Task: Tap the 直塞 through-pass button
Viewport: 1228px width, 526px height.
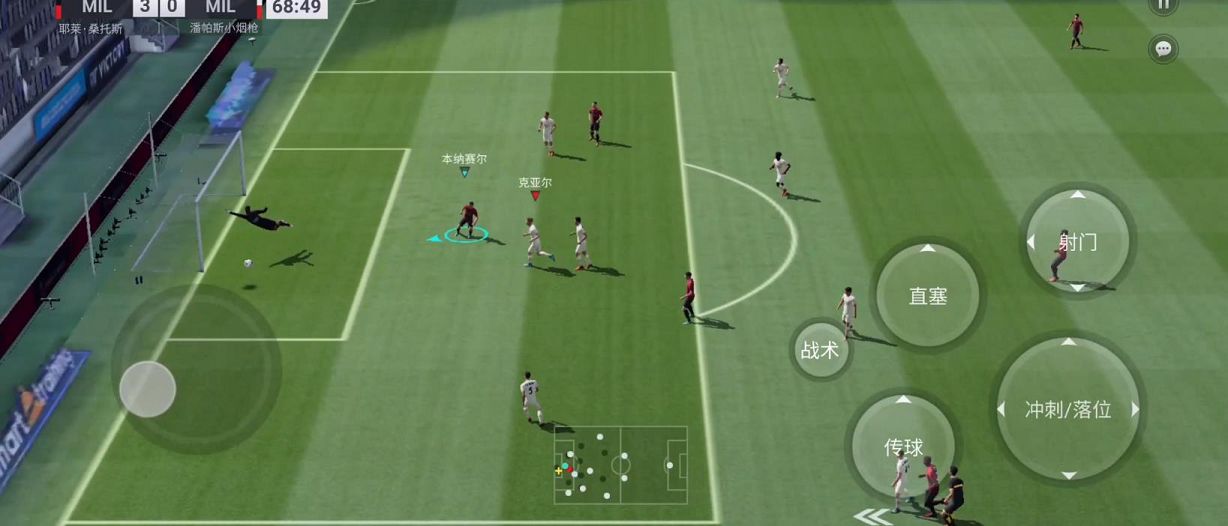Action: [927, 296]
